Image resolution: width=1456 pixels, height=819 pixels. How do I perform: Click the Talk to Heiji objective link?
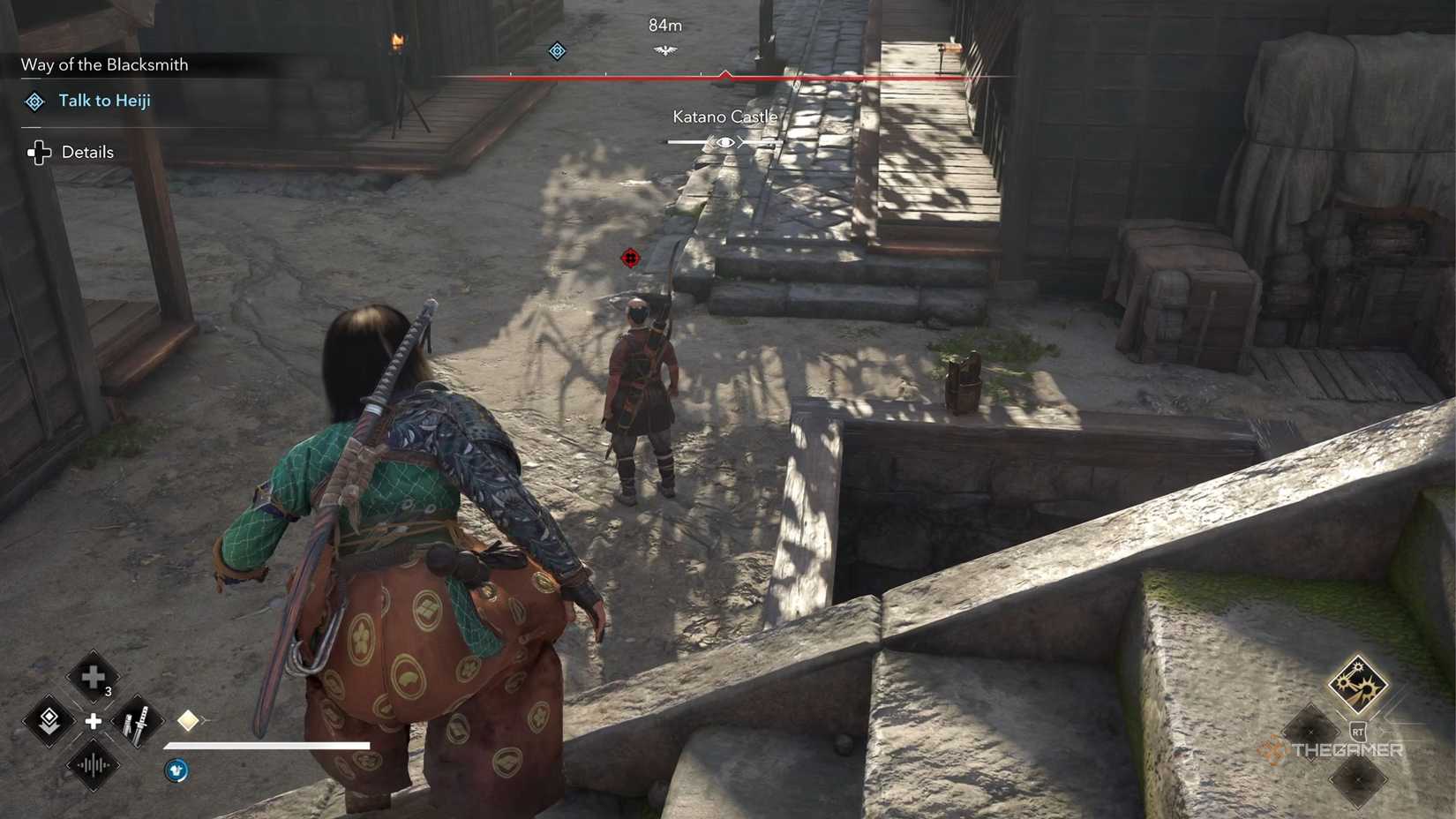(x=104, y=101)
